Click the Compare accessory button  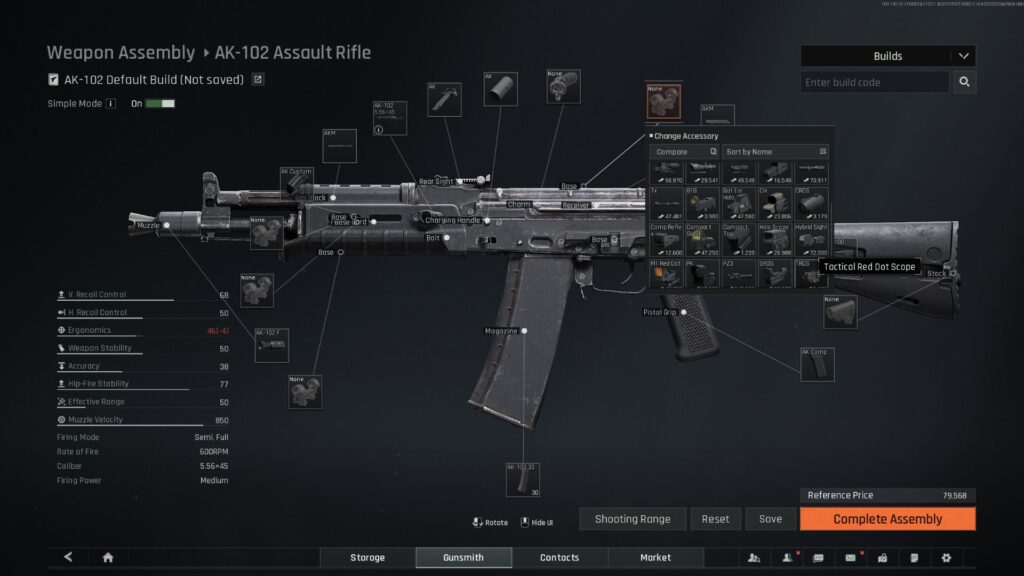coord(684,151)
